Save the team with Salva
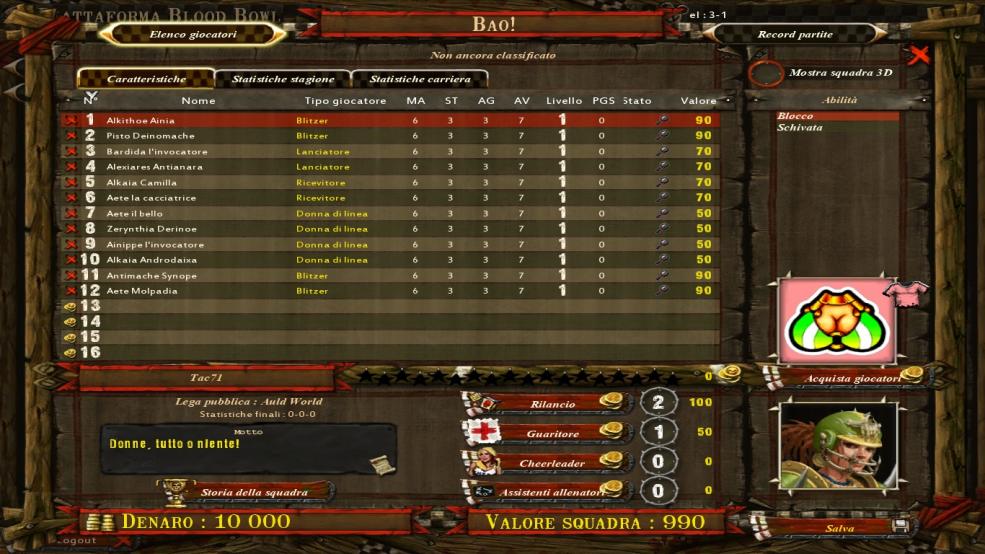Viewport: 985px width, 554px height. click(840, 527)
